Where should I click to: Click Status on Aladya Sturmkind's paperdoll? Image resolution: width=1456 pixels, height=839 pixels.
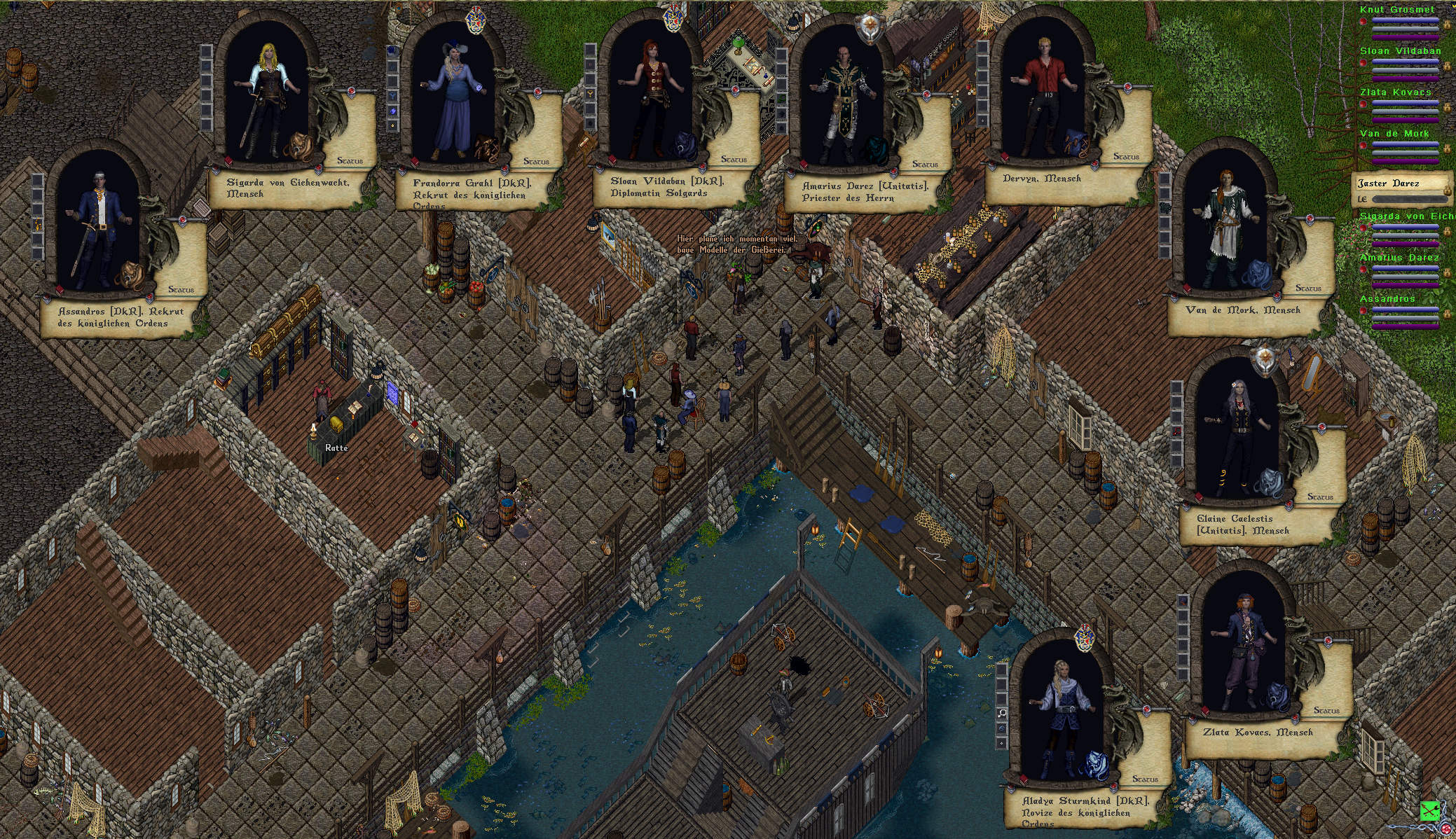pos(1145,779)
